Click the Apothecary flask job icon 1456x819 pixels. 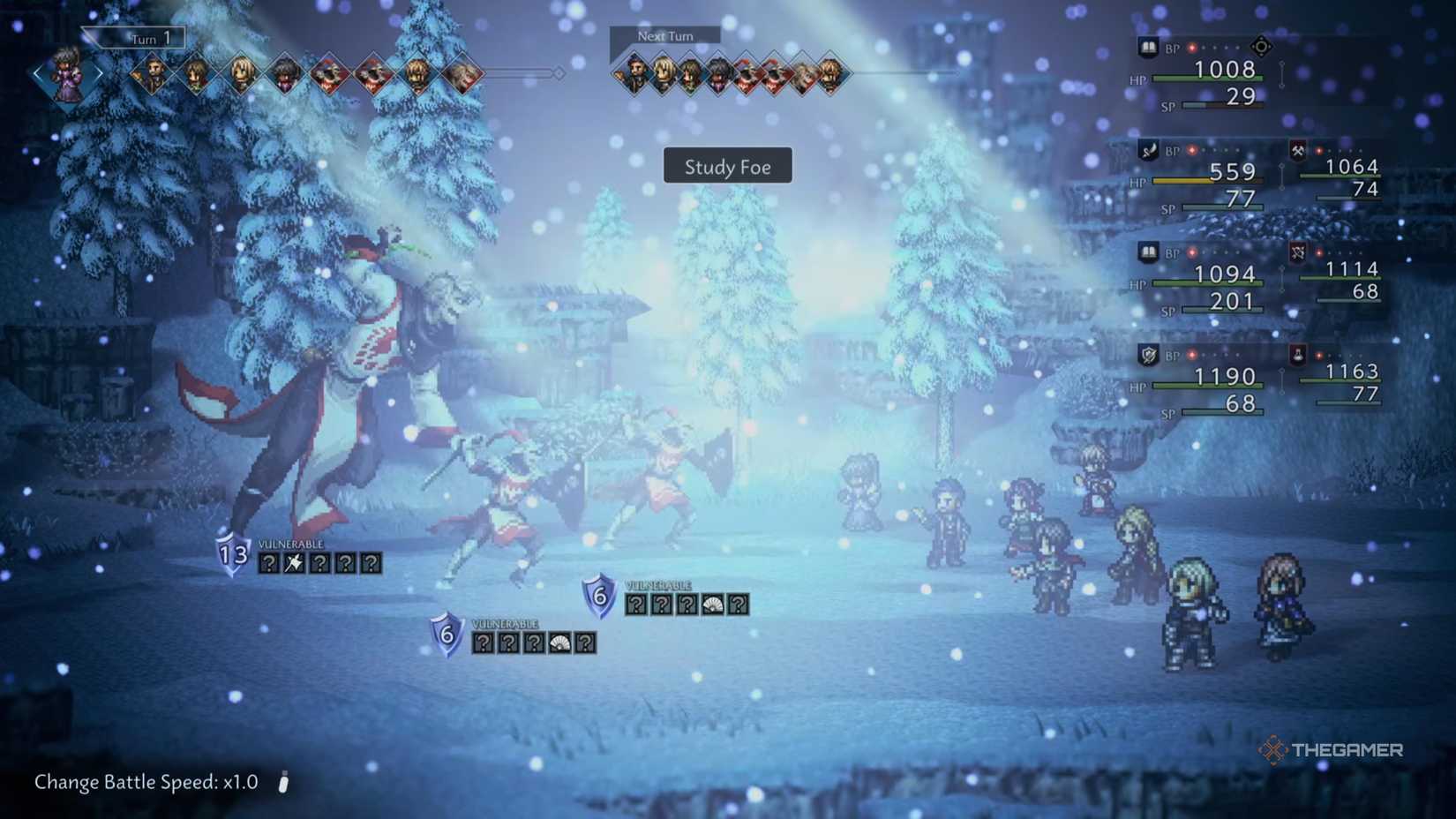1297,356
